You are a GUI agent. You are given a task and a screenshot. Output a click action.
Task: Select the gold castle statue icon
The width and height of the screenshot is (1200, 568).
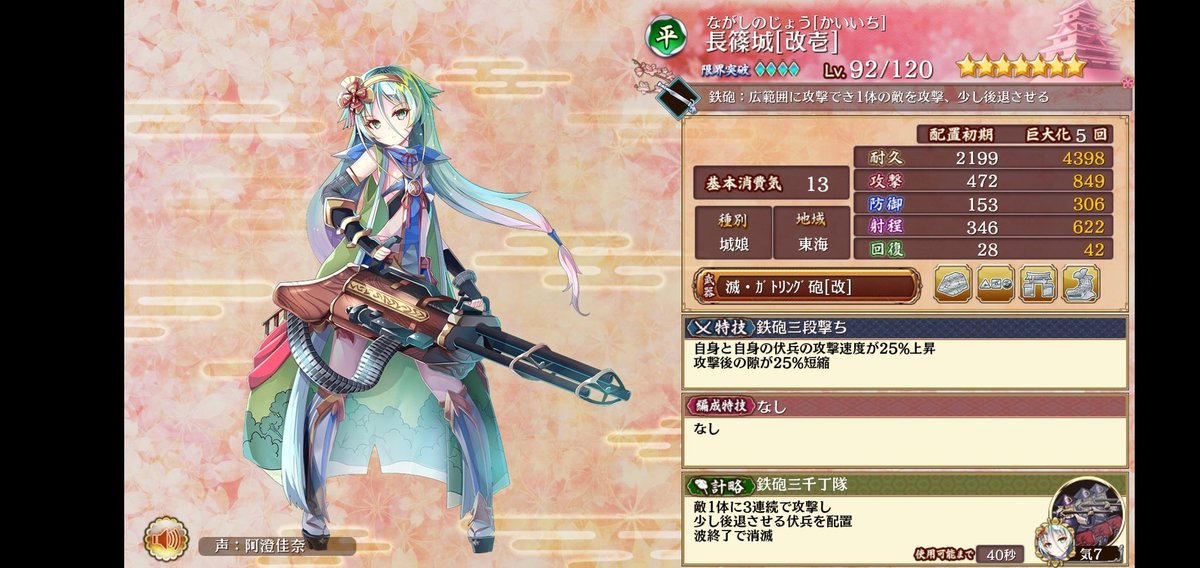point(1079,285)
